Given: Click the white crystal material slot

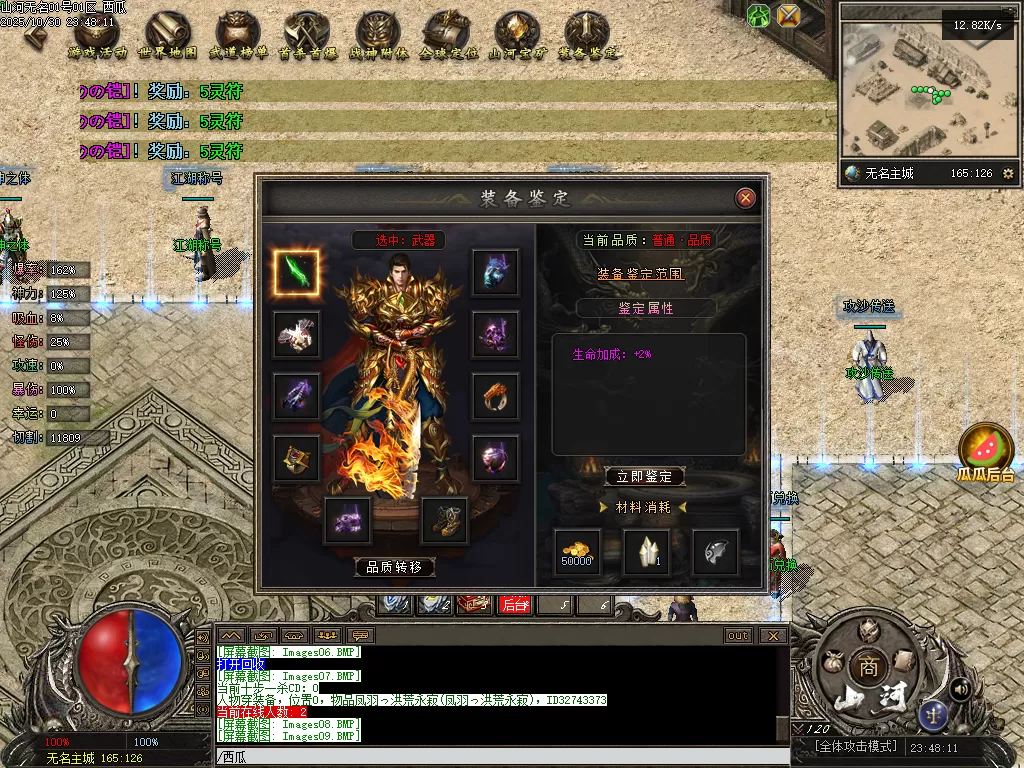Looking at the screenshot, I should coord(647,552).
